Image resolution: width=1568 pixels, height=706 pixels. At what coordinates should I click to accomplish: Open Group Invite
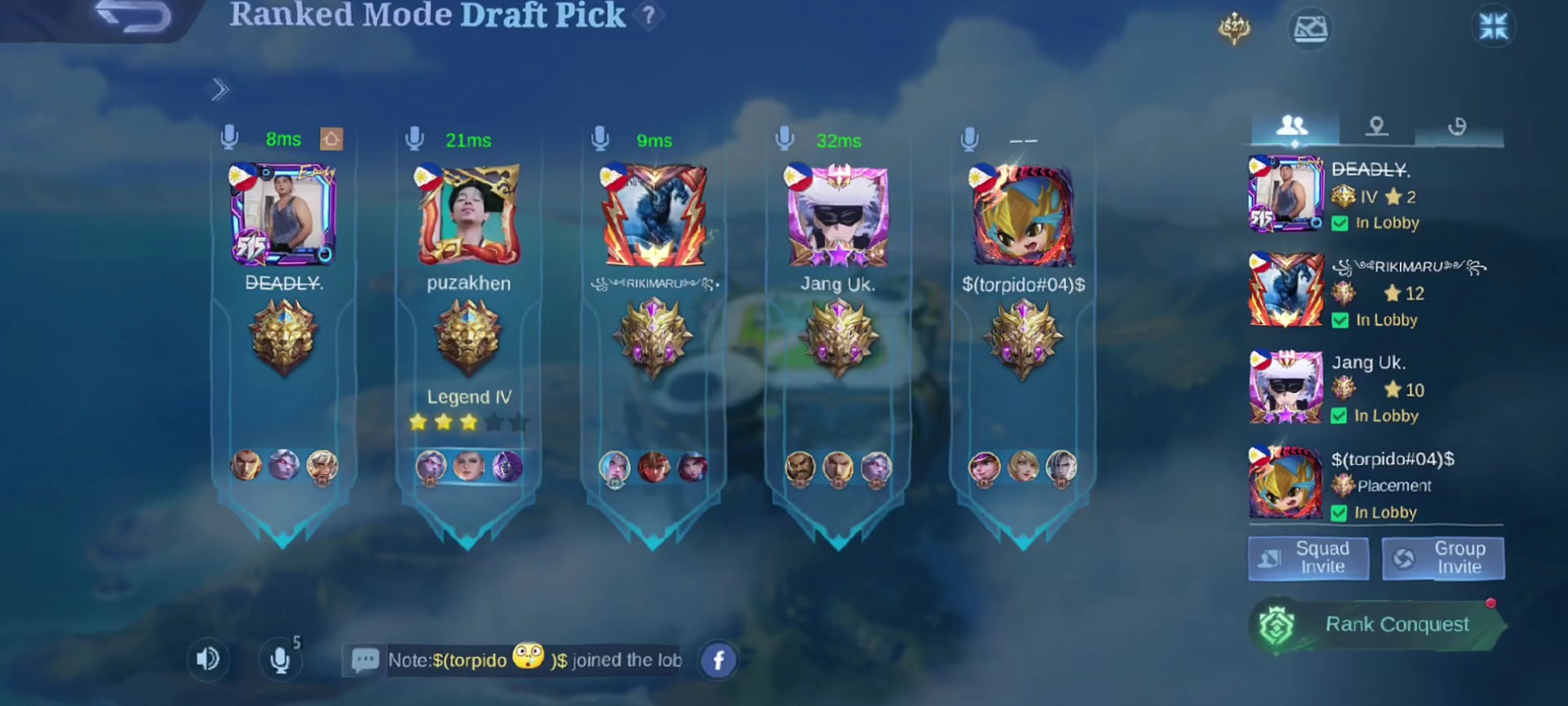click(x=1443, y=558)
